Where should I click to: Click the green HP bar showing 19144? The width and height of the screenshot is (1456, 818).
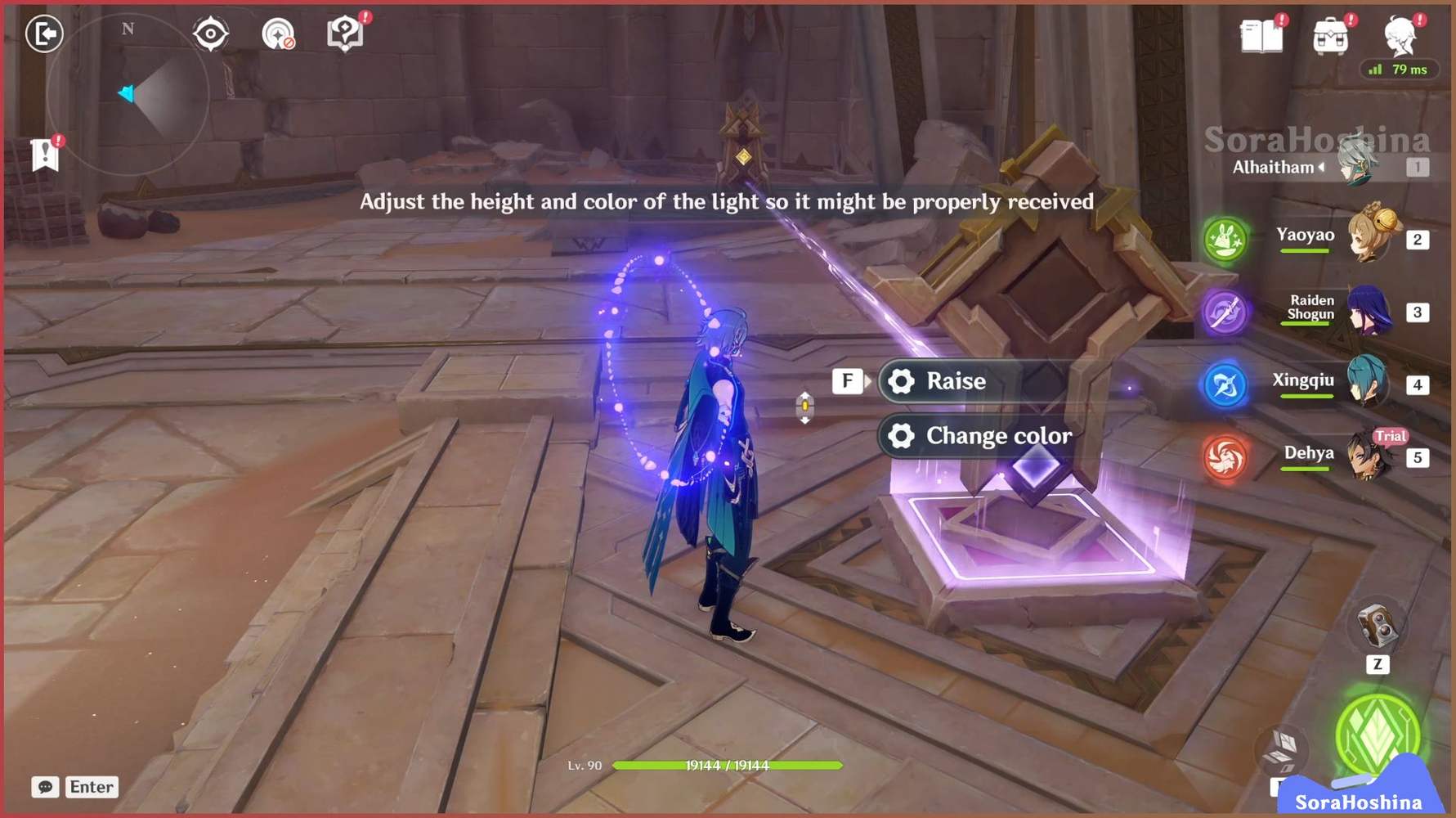(x=728, y=766)
